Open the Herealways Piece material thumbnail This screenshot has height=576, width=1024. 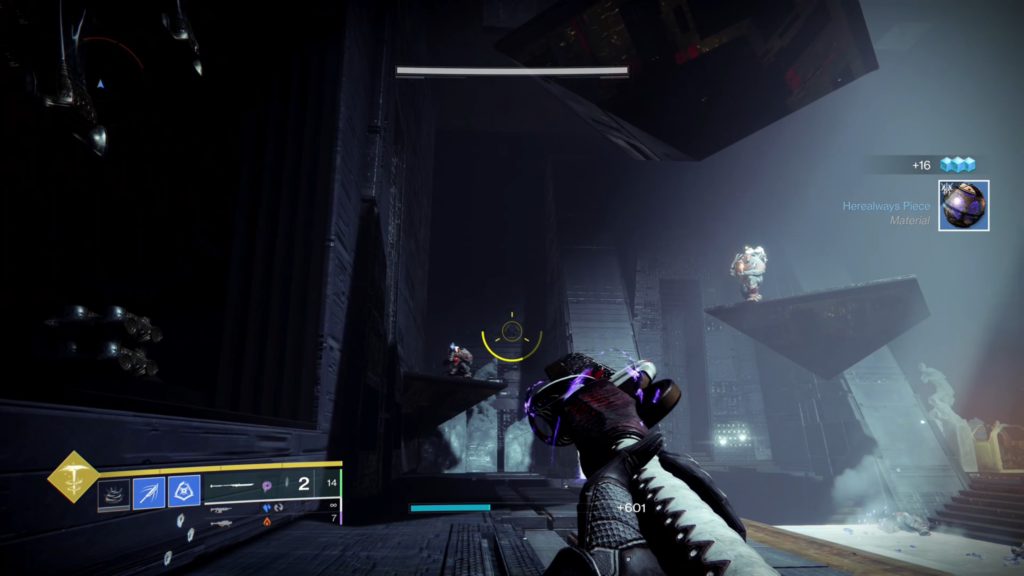[x=963, y=205]
